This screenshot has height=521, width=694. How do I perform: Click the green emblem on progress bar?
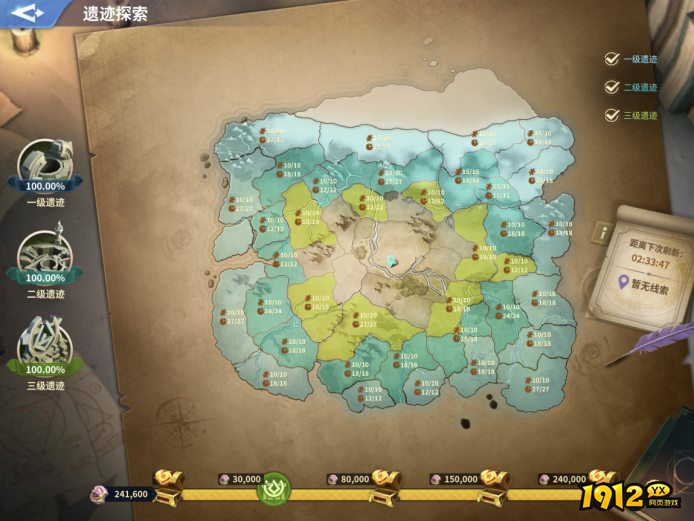coord(272,491)
